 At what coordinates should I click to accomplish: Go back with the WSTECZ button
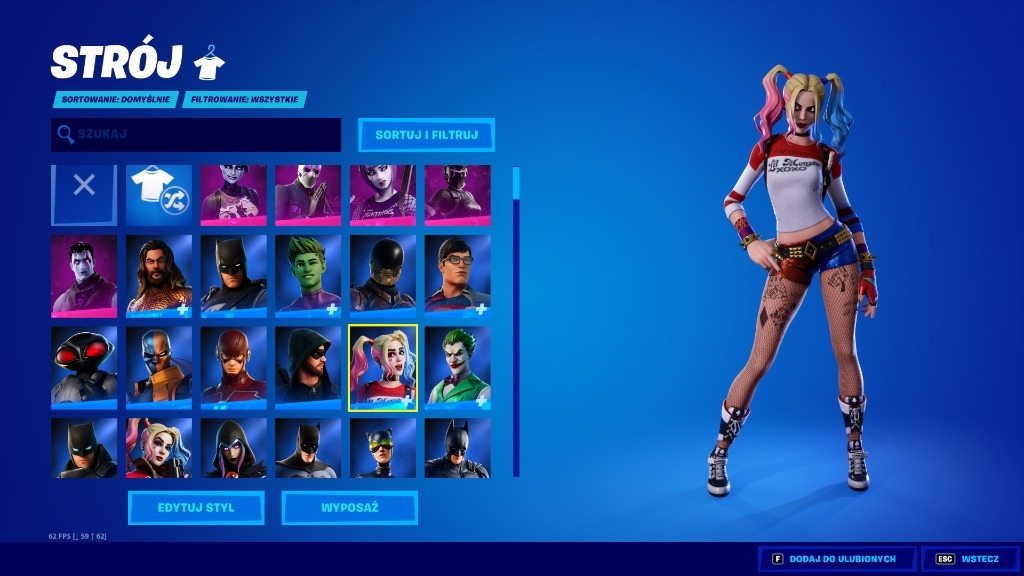tap(969, 558)
